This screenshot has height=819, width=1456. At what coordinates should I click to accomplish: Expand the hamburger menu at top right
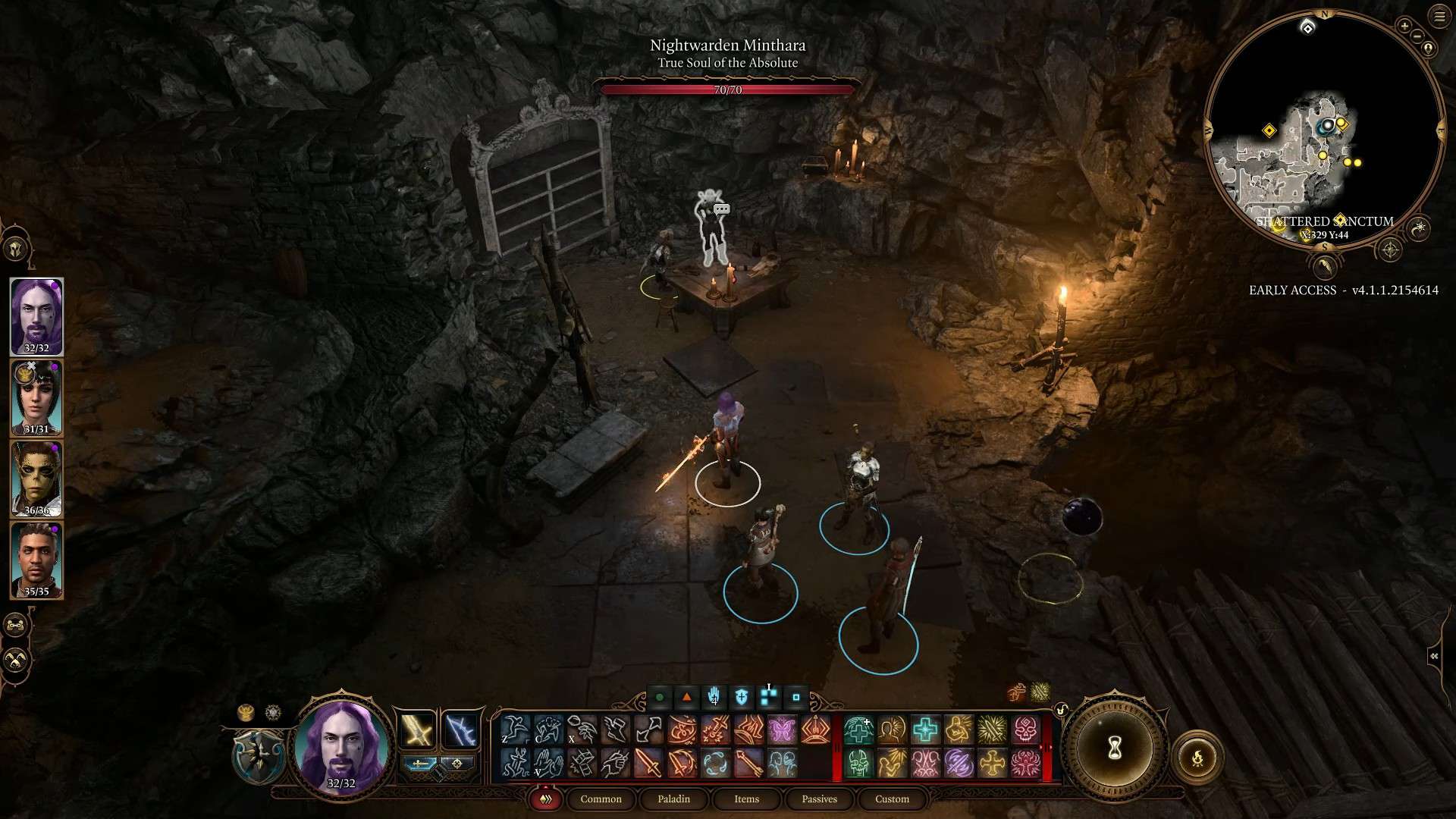pos(1438,15)
